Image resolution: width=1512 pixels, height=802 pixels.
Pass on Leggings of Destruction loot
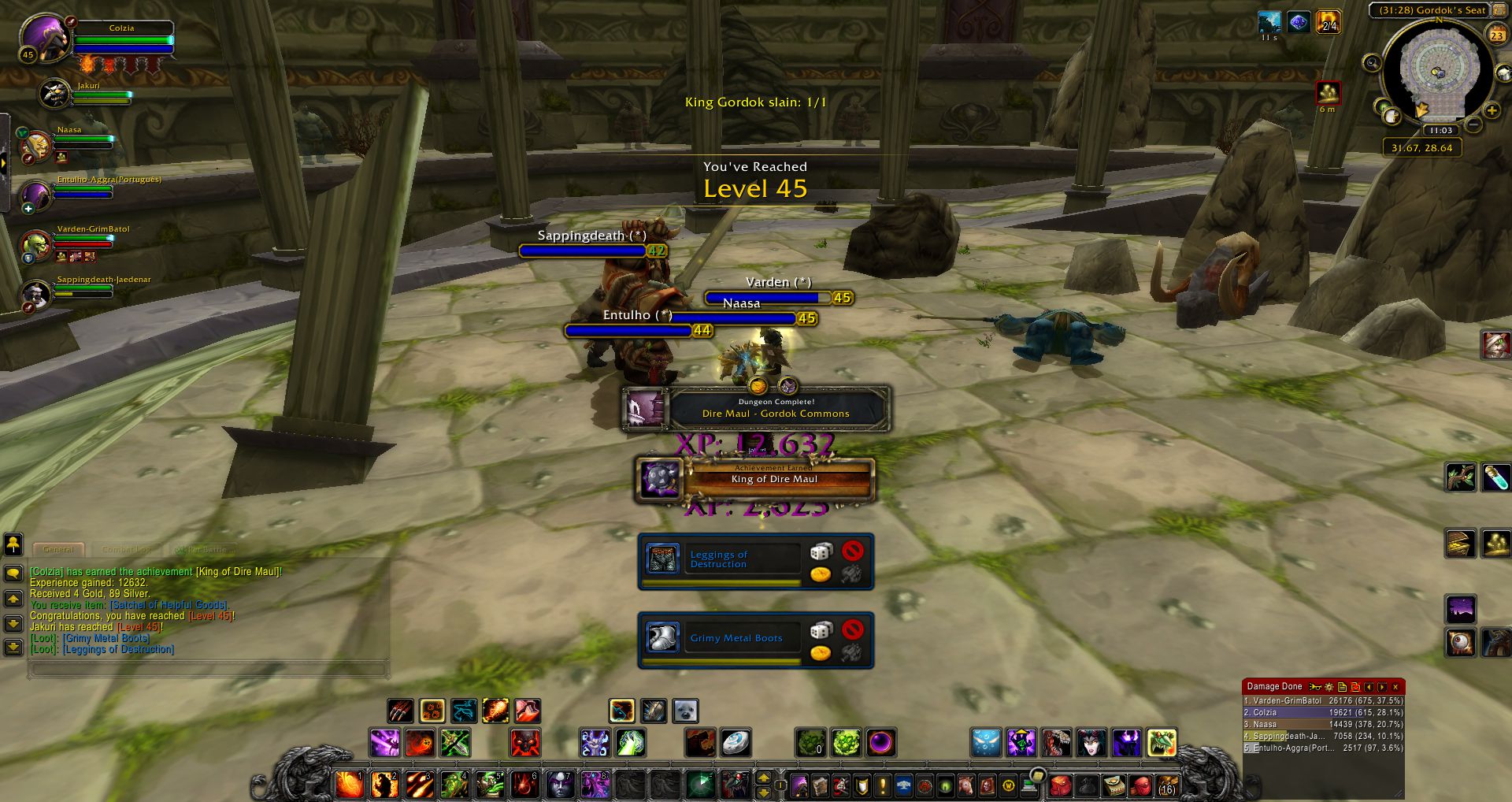pyautogui.click(x=852, y=551)
